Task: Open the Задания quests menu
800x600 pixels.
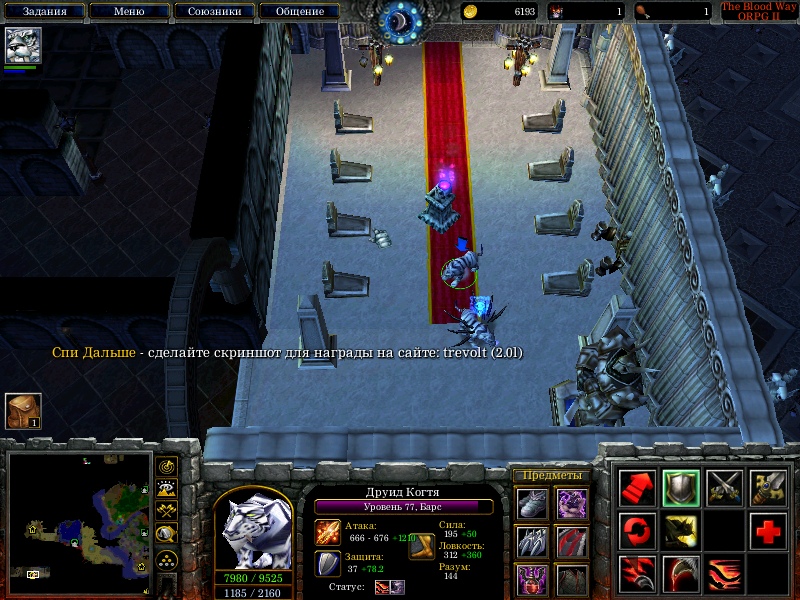Action: [44, 12]
